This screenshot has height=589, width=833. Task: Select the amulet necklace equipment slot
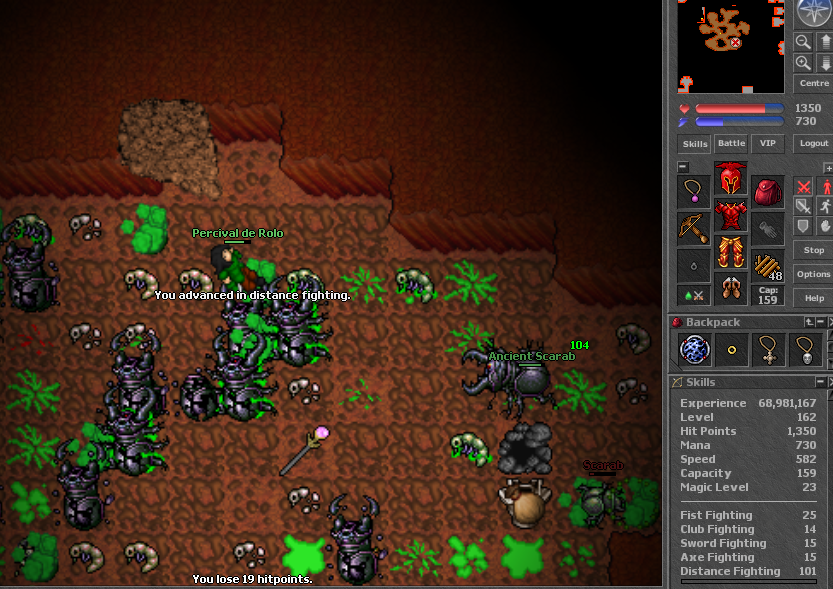[693, 191]
